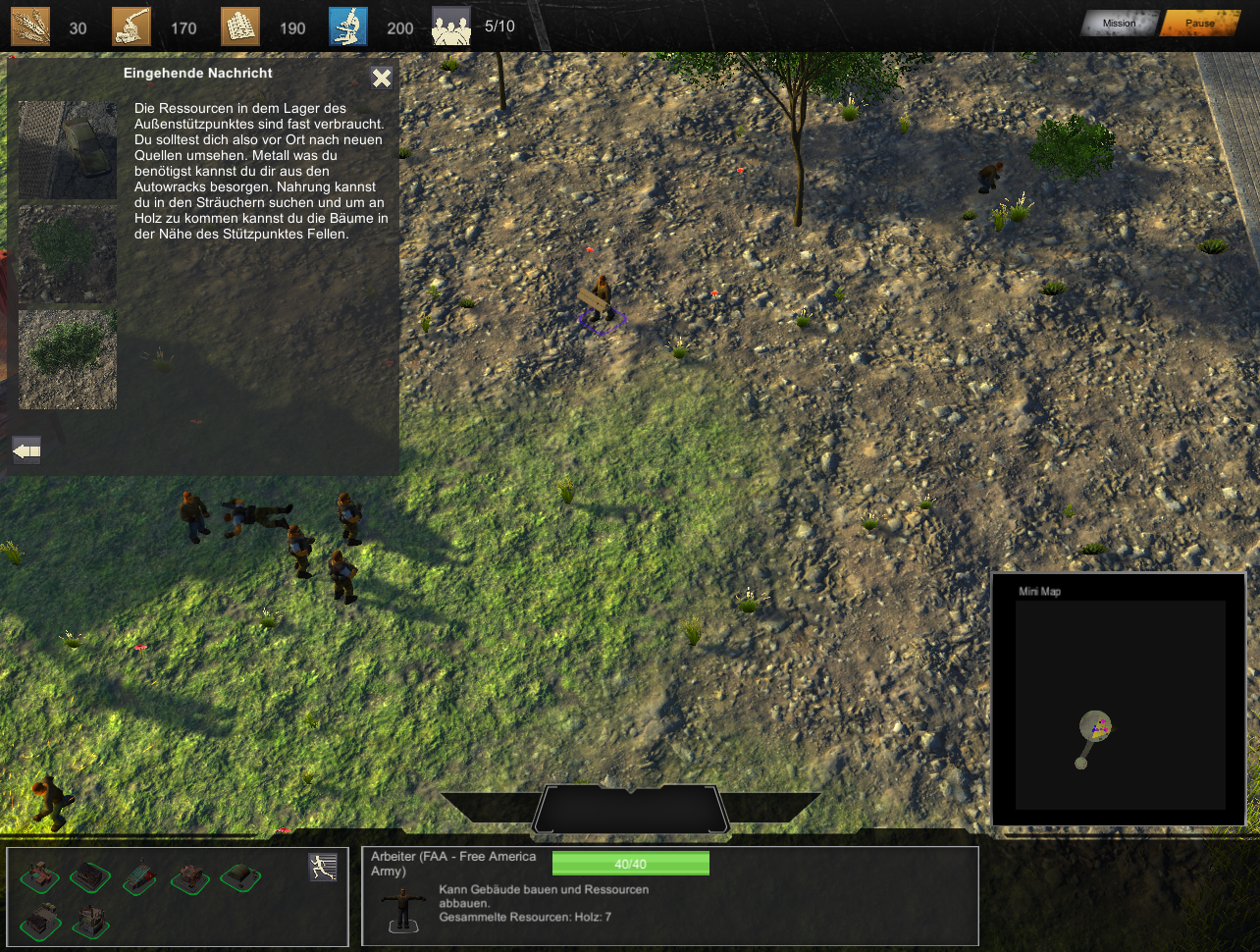Activate the running man command button
The height and width of the screenshot is (952, 1260).
click(x=323, y=867)
